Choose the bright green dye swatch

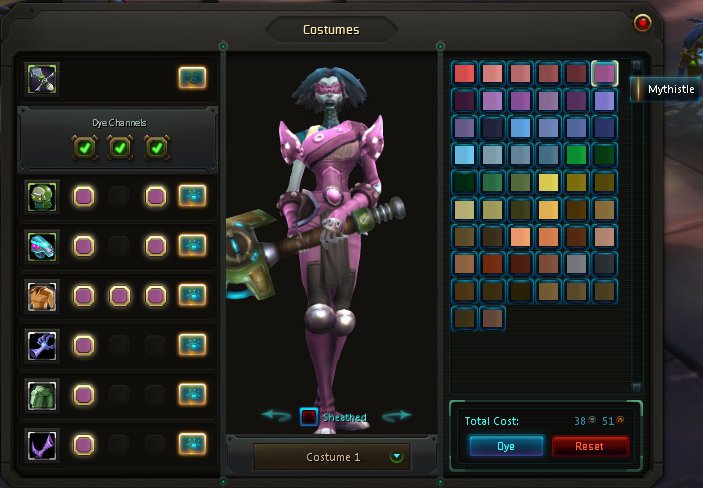click(576, 155)
